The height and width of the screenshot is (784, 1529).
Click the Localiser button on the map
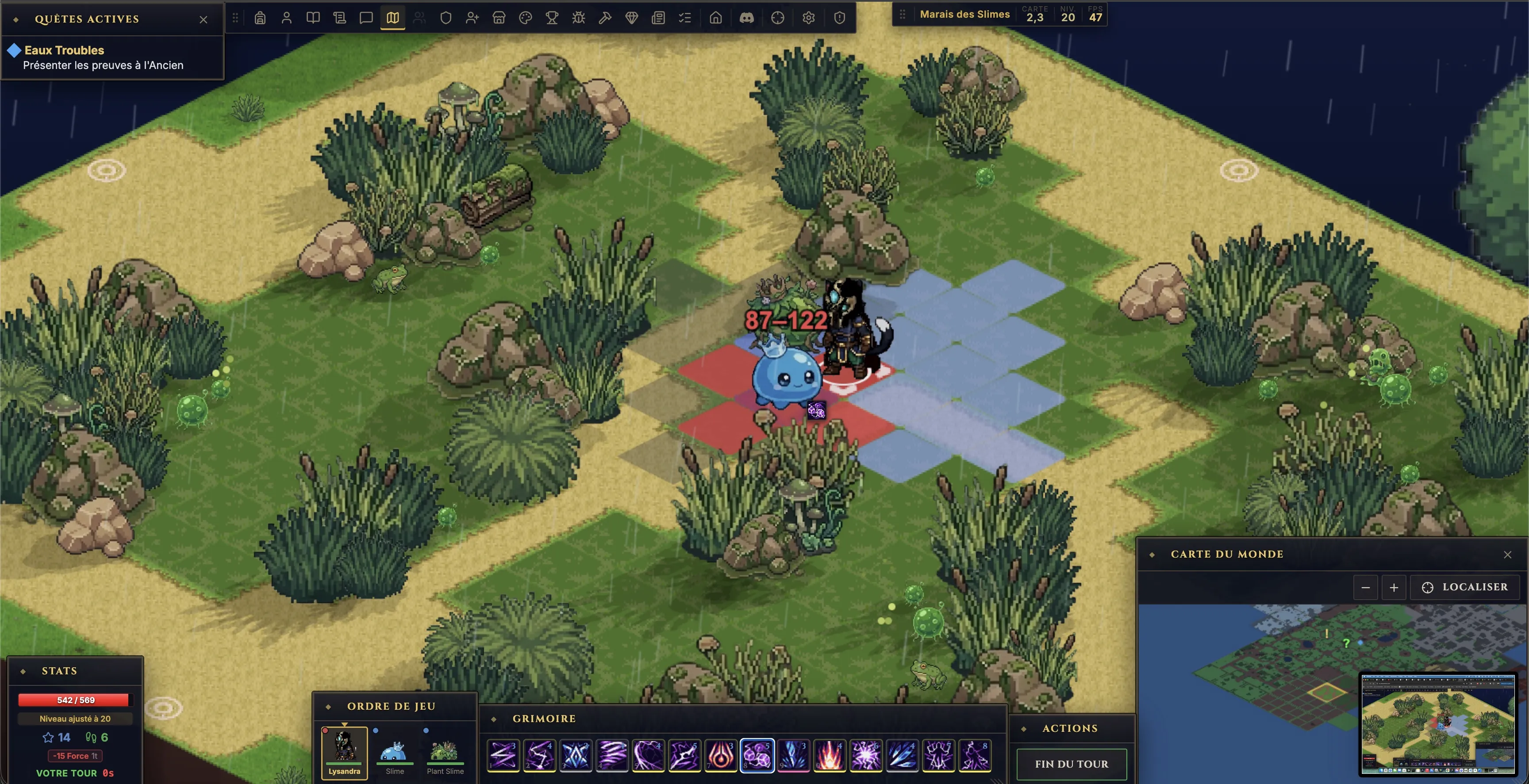tap(1465, 587)
